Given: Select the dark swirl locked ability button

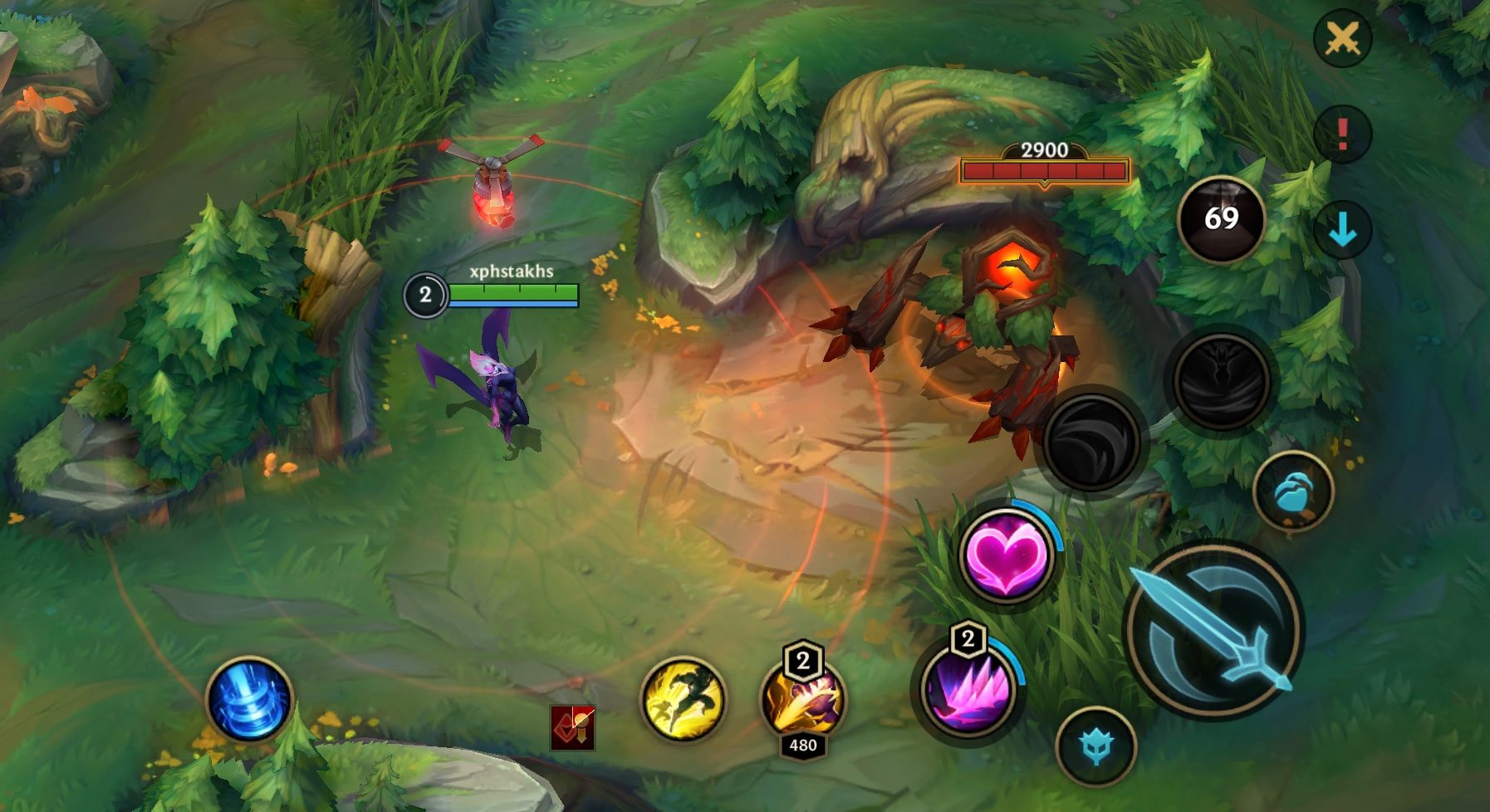Looking at the screenshot, I should click(1091, 442).
